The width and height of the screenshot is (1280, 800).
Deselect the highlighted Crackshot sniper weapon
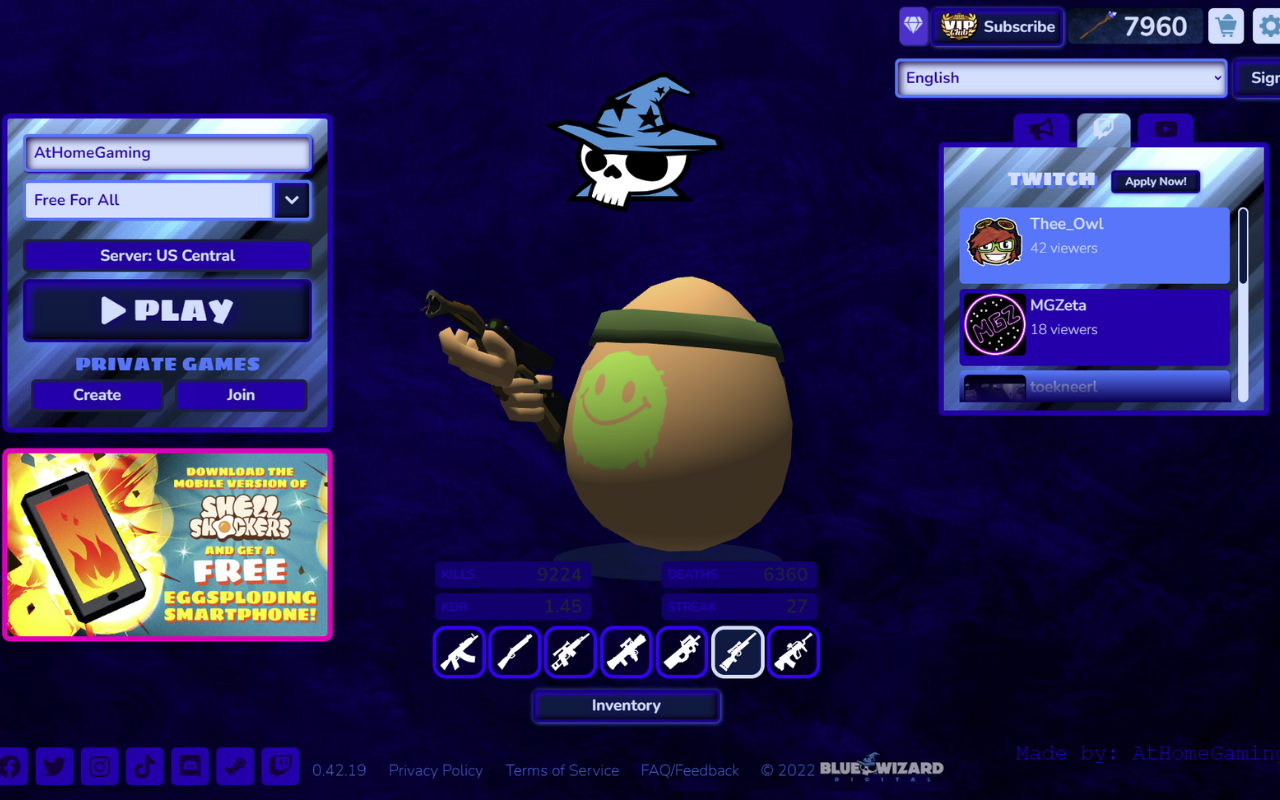[738, 652]
